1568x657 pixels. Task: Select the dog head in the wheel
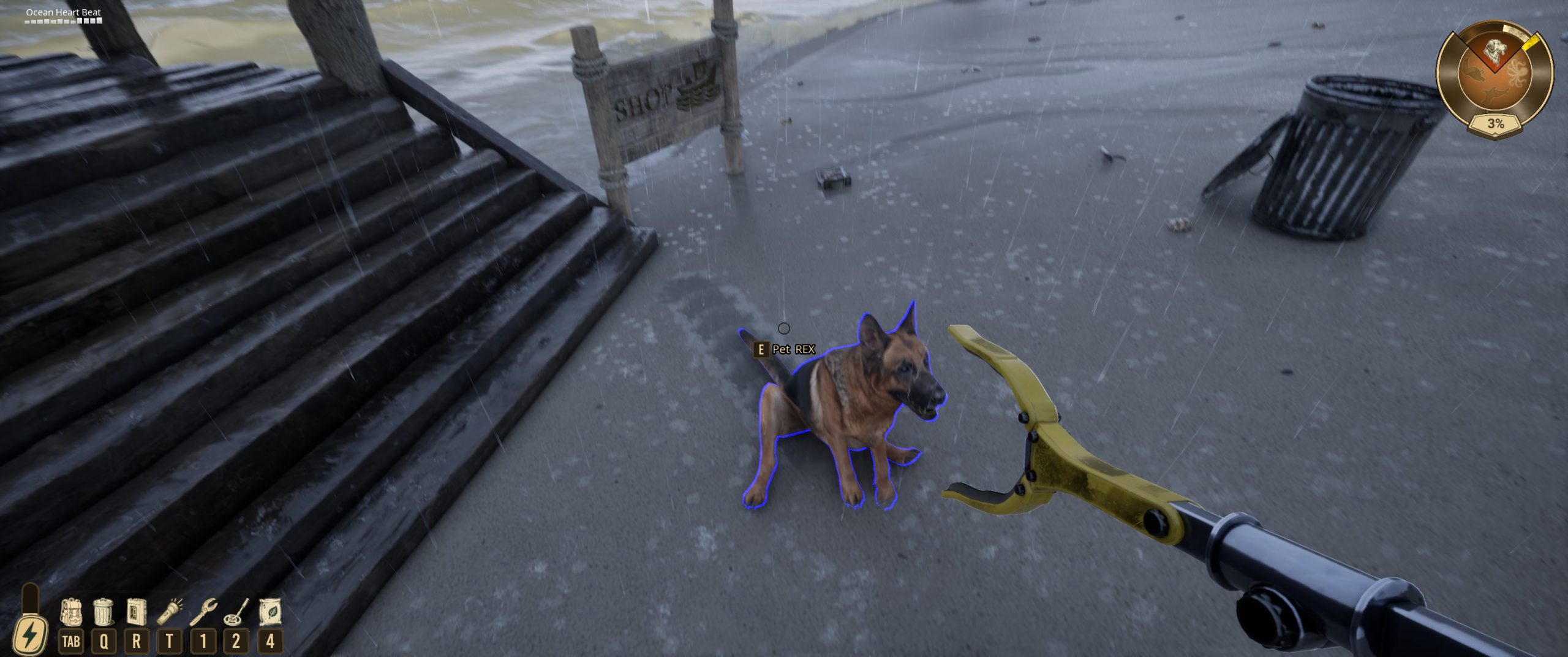1495,51
